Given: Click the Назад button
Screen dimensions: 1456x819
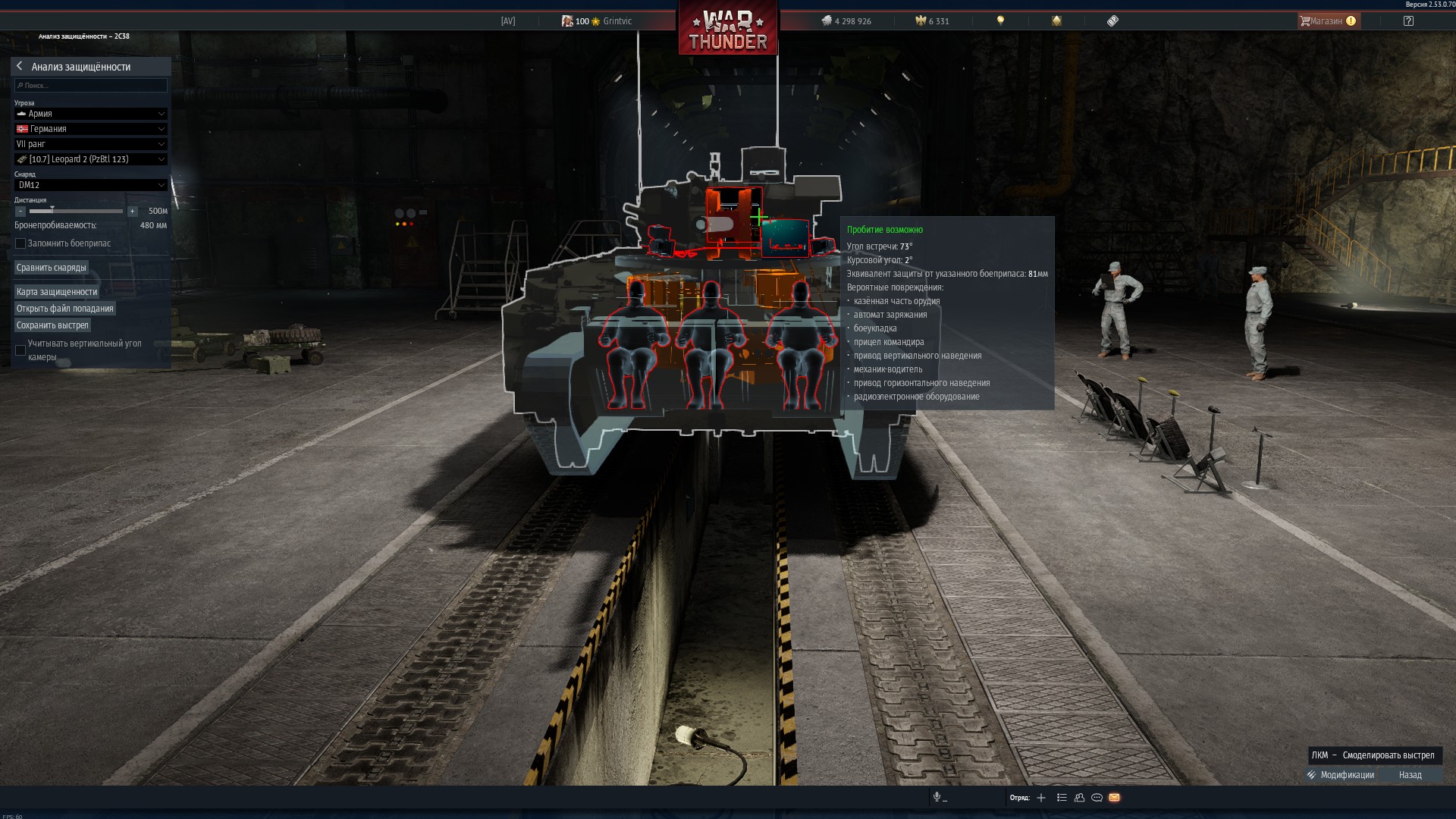Looking at the screenshot, I should pos(1410,775).
